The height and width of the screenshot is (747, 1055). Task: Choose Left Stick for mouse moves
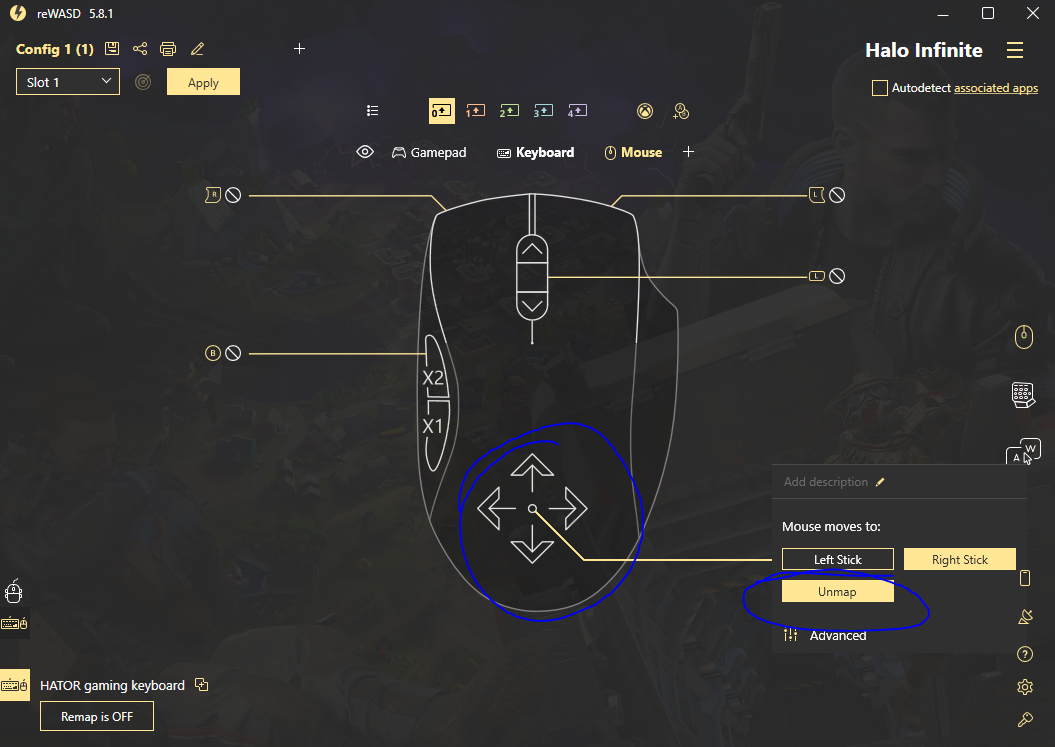click(x=837, y=559)
